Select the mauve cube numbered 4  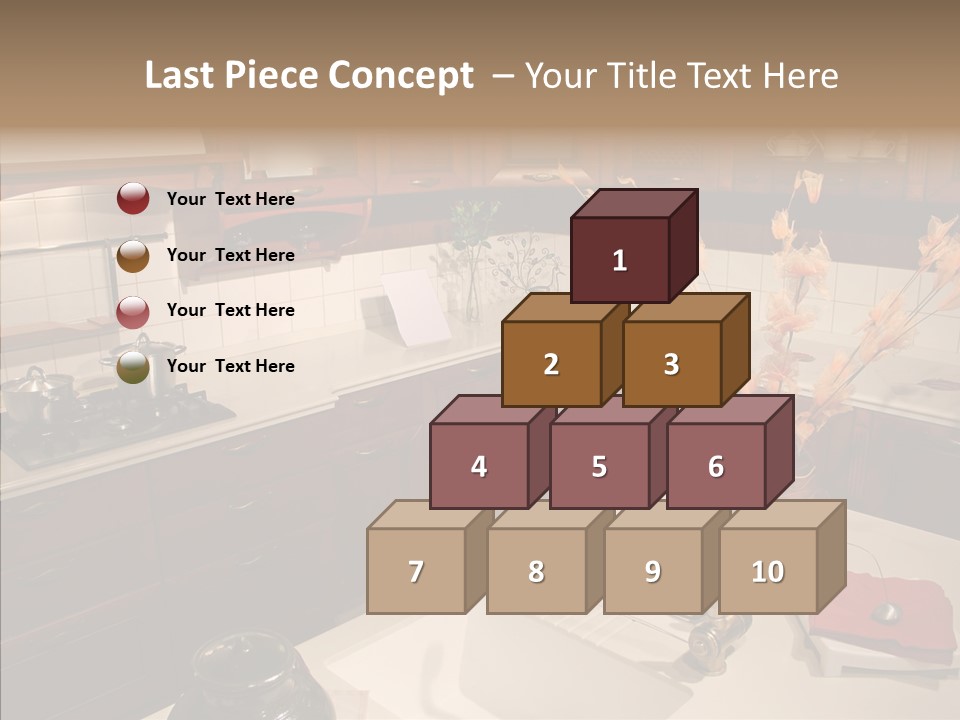coord(479,466)
